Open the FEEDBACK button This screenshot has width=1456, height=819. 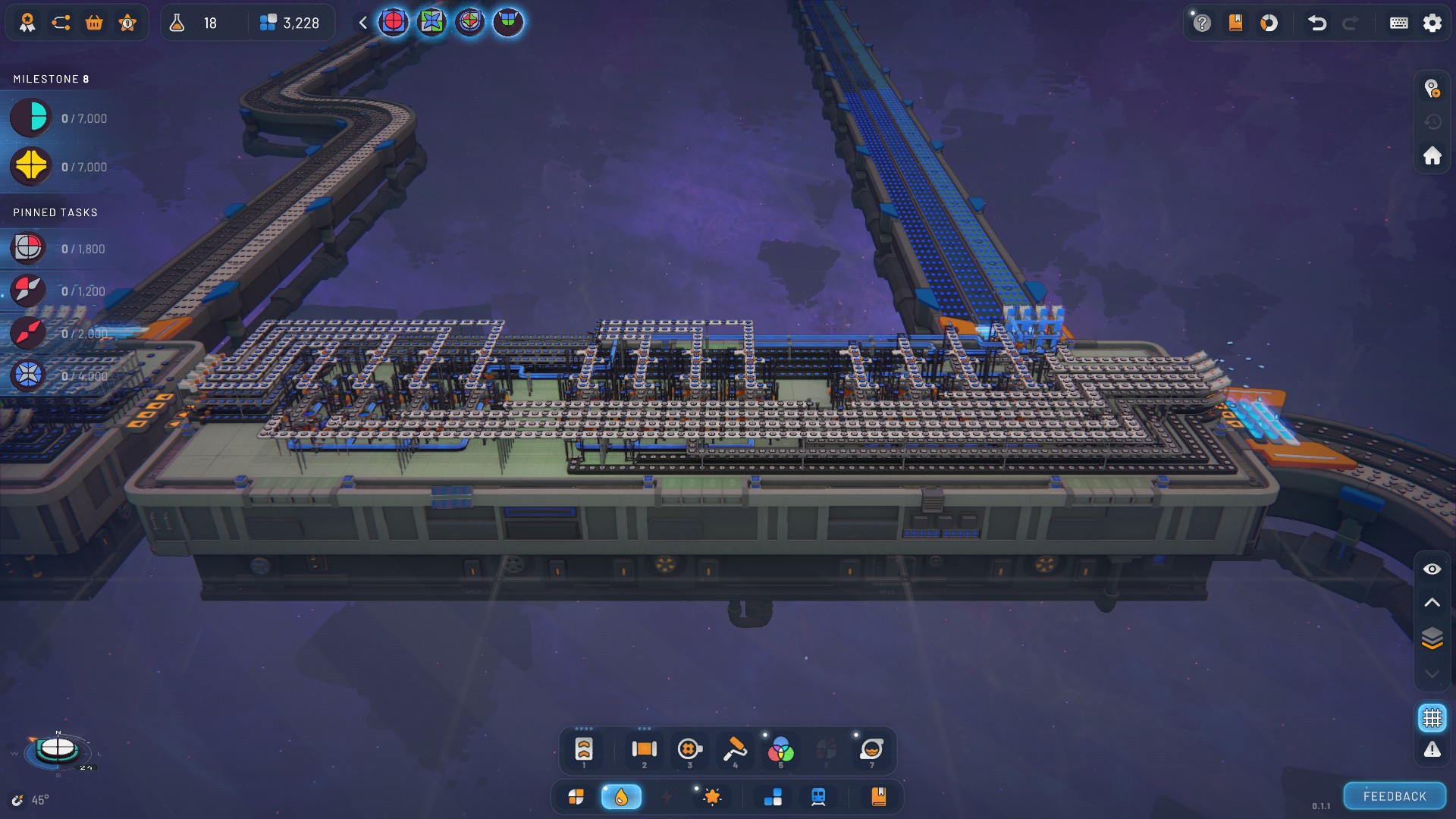point(1394,796)
